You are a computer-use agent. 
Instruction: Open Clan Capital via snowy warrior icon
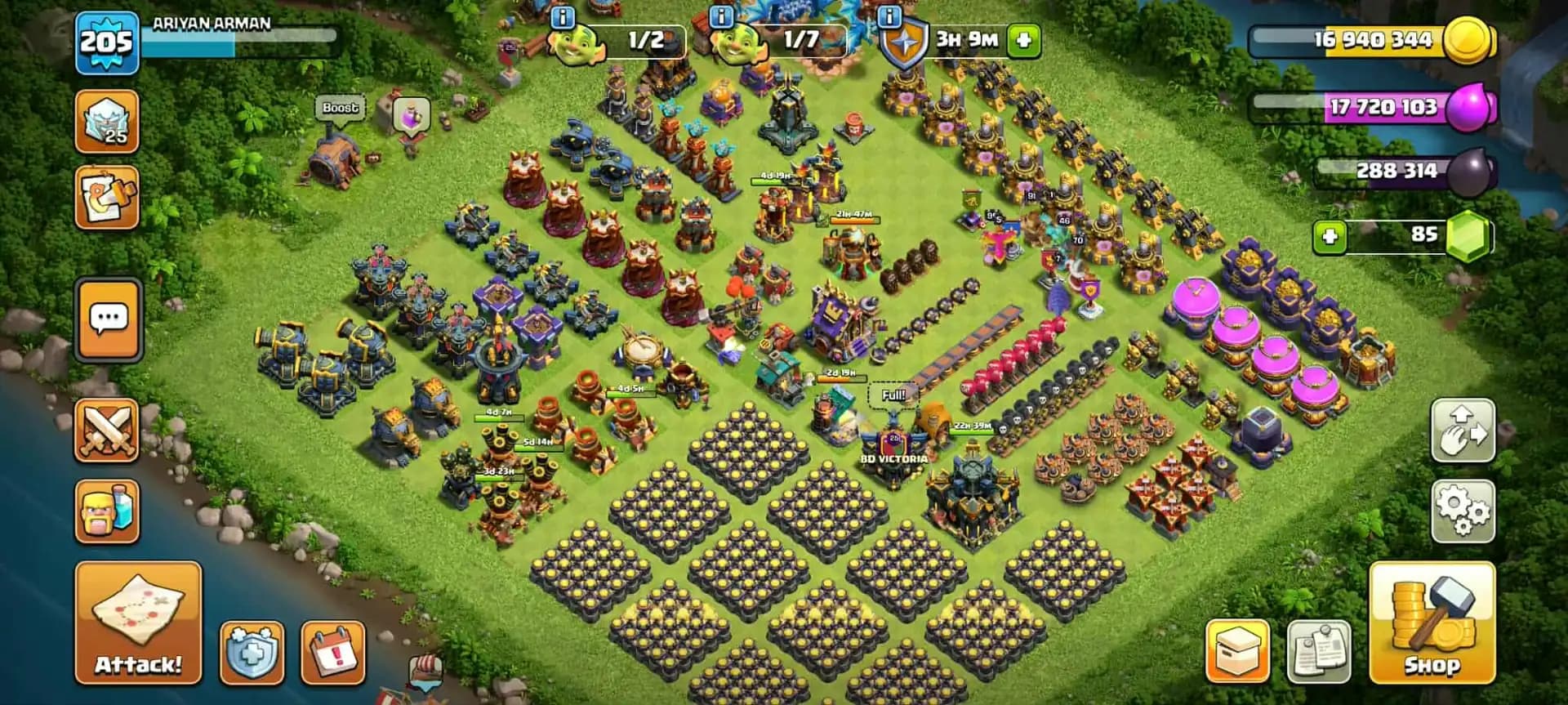[108, 121]
